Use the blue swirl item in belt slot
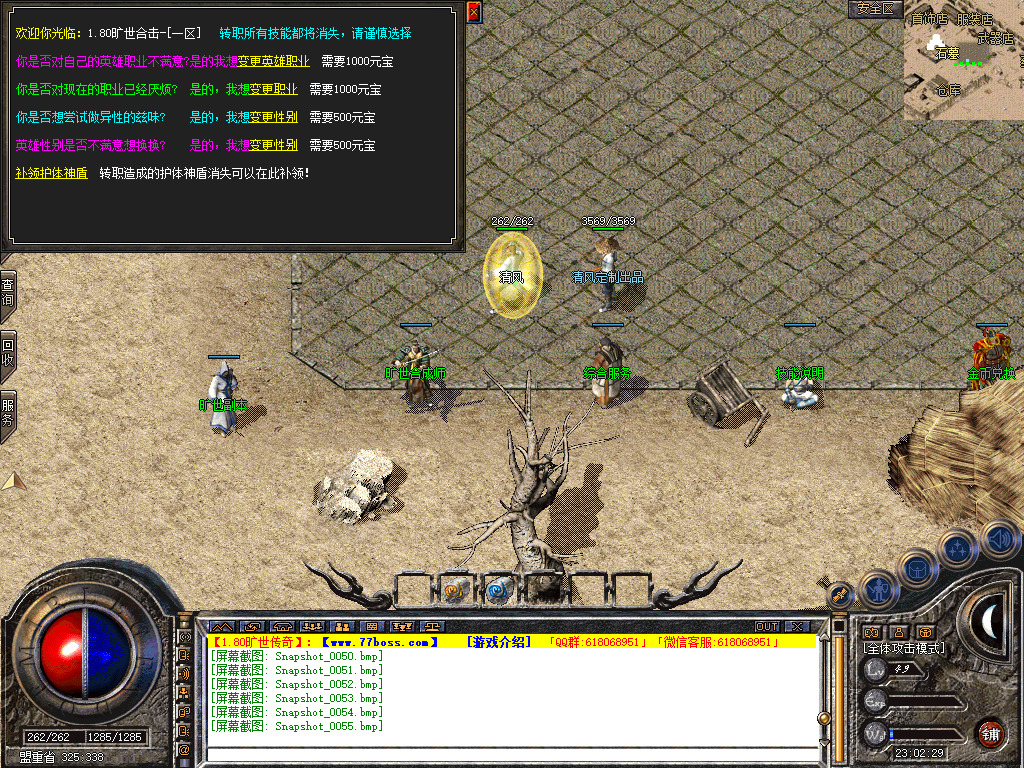 [498, 591]
